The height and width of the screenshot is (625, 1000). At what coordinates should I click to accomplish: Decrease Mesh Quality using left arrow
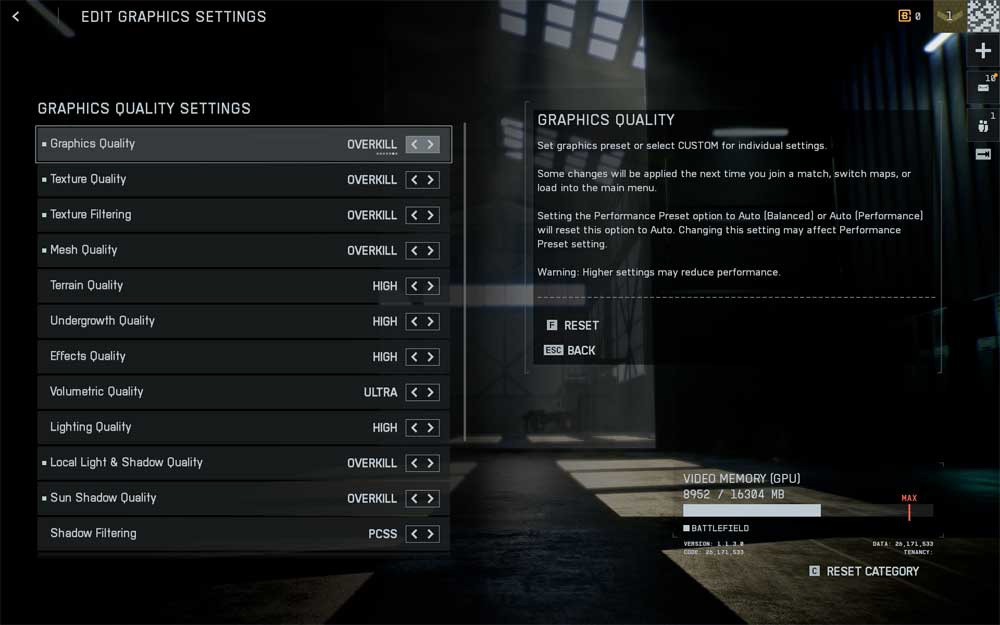pos(414,251)
